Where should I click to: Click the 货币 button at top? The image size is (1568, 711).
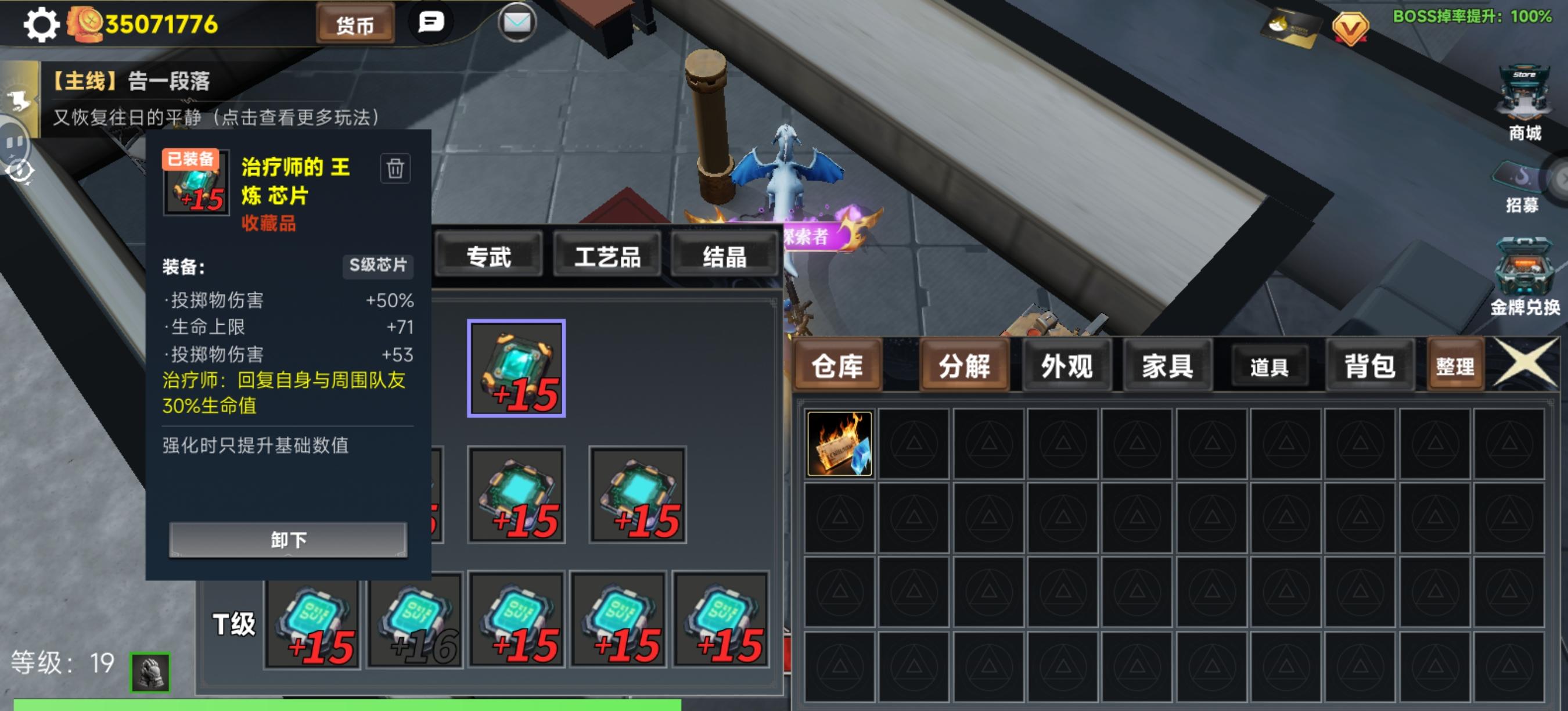click(x=357, y=25)
